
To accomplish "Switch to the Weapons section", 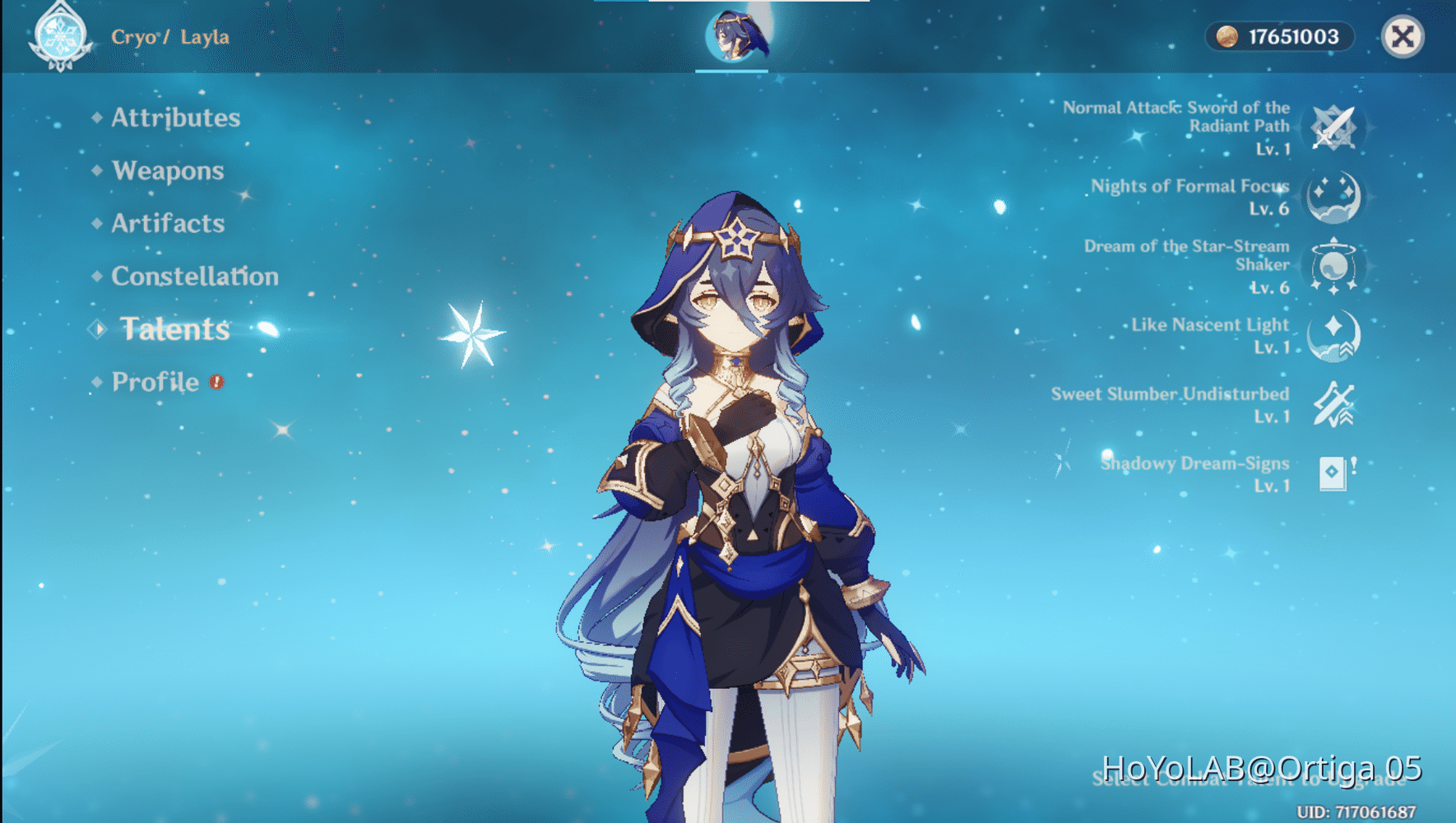I will (168, 170).
